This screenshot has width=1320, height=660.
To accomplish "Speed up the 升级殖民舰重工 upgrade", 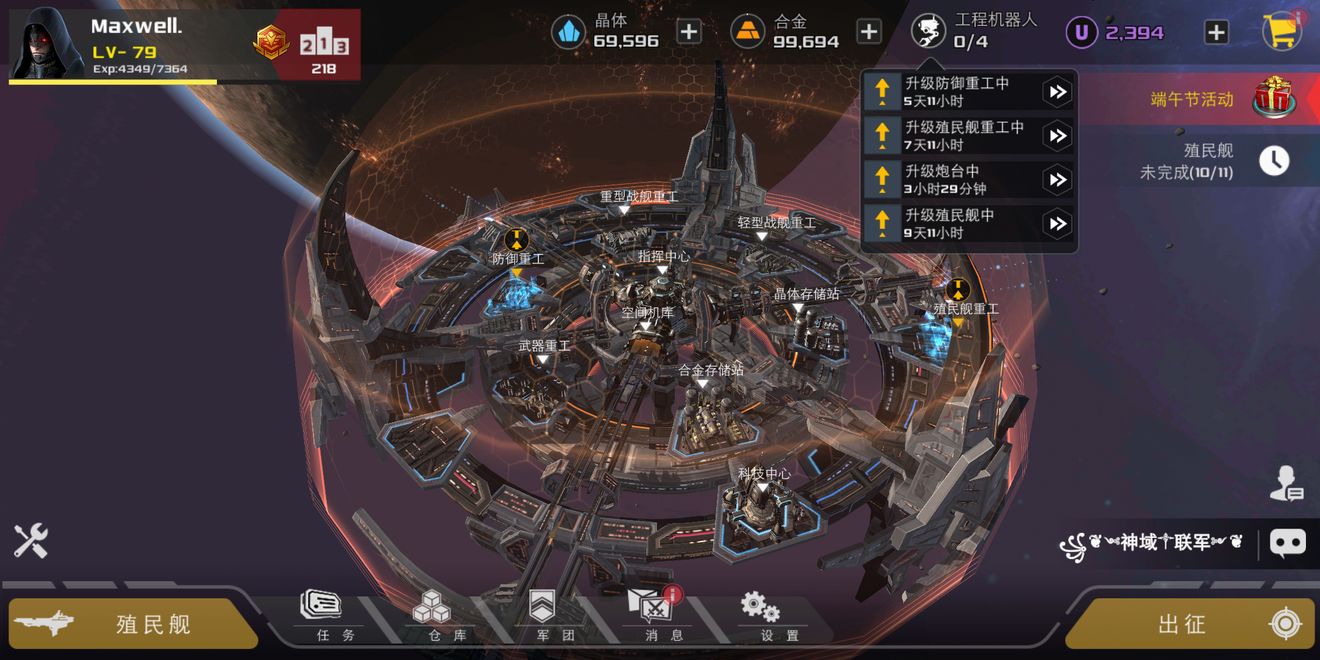I will tap(1057, 136).
